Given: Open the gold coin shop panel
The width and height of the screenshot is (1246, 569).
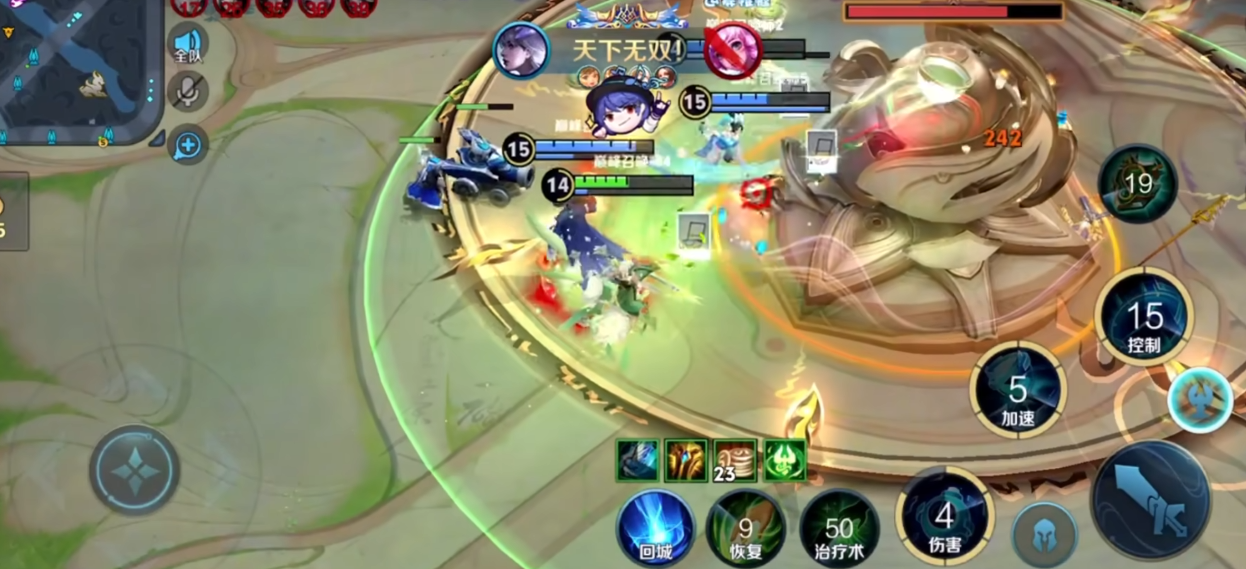Looking at the screenshot, I should (10, 212).
